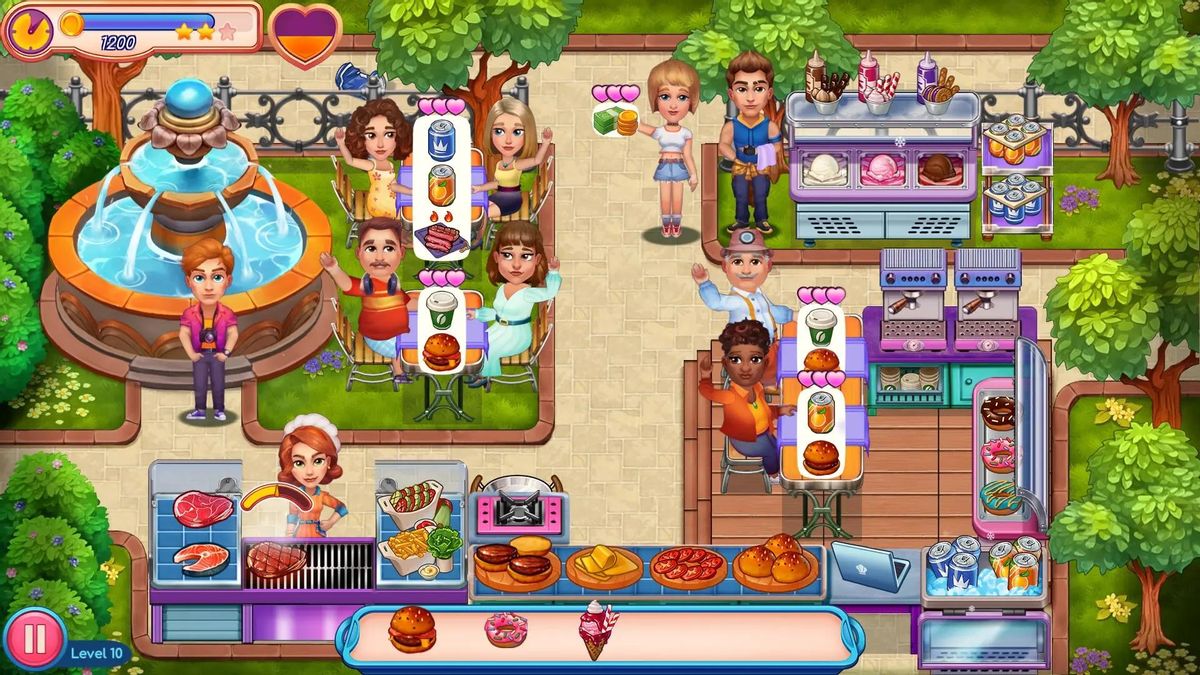Viewport: 1200px width, 675px height.
Task: Add cheese slices from the cheese plate
Action: pyautogui.click(x=603, y=565)
